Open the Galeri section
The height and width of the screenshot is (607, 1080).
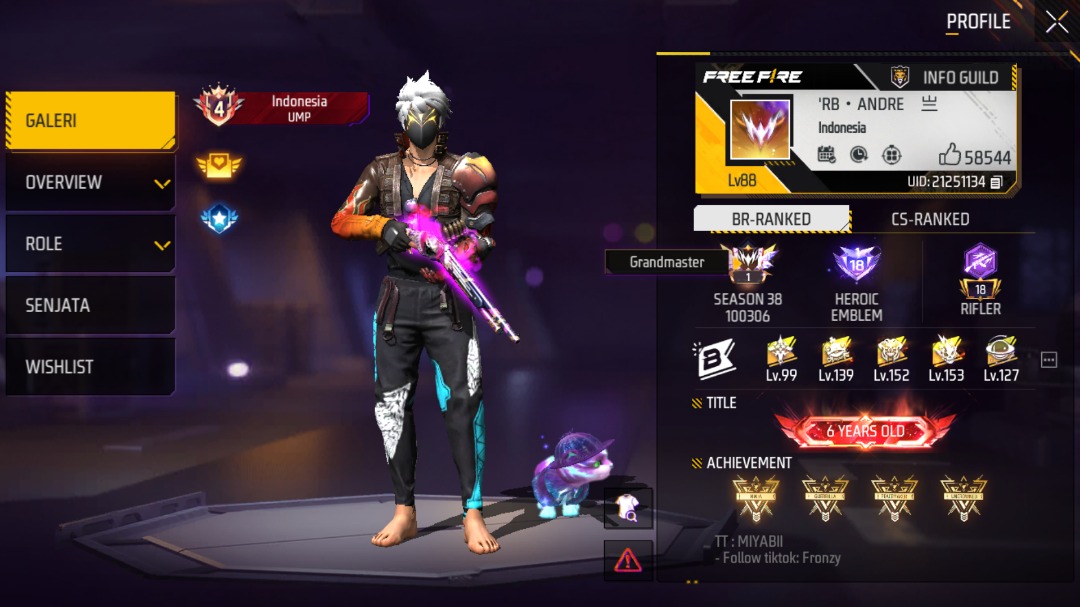click(x=90, y=121)
